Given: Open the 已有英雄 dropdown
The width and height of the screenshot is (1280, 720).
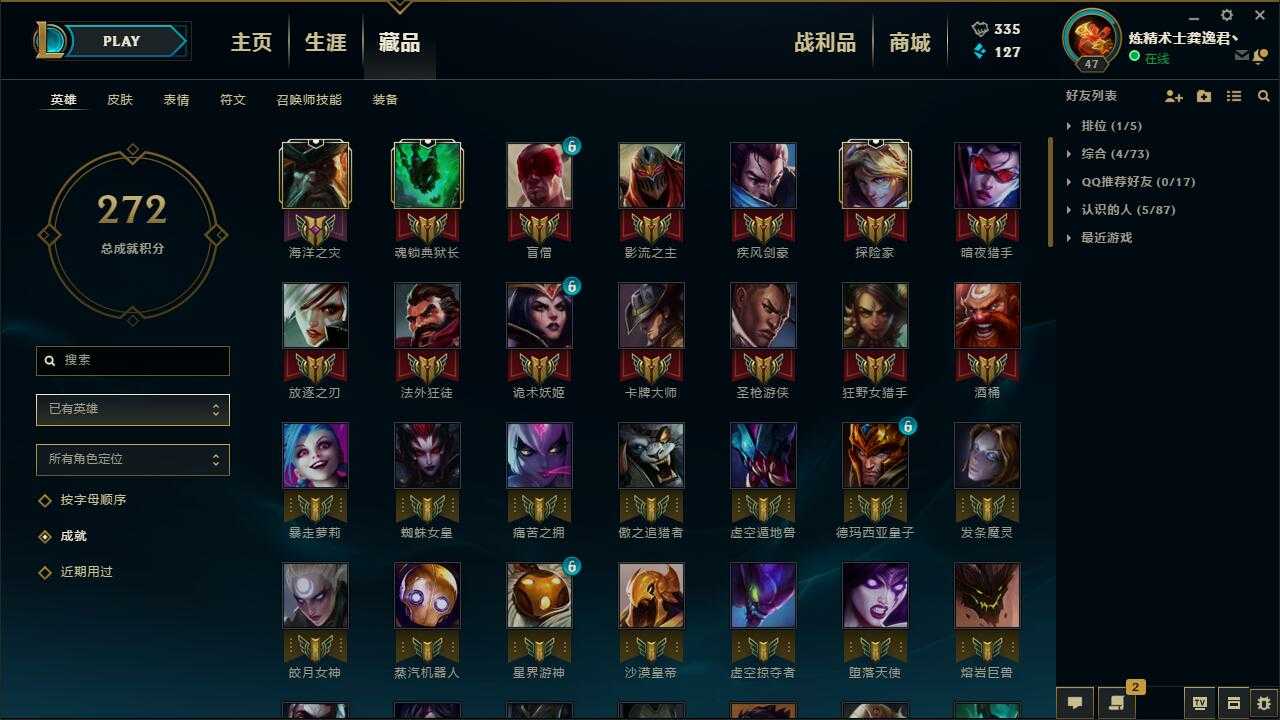Looking at the screenshot, I should (132, 409).
